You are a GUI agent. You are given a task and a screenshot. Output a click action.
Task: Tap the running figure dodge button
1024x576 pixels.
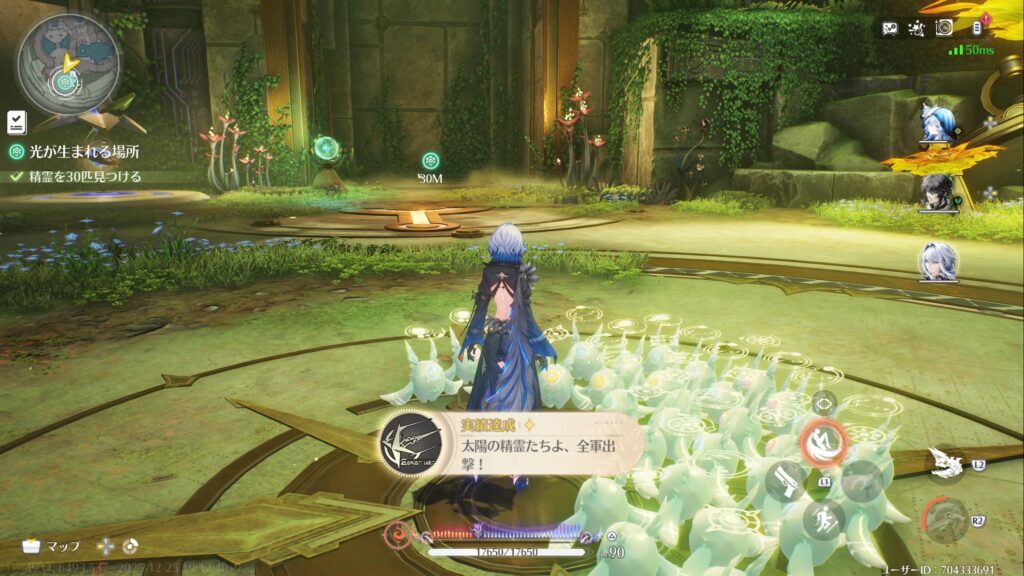click(822, 520)
